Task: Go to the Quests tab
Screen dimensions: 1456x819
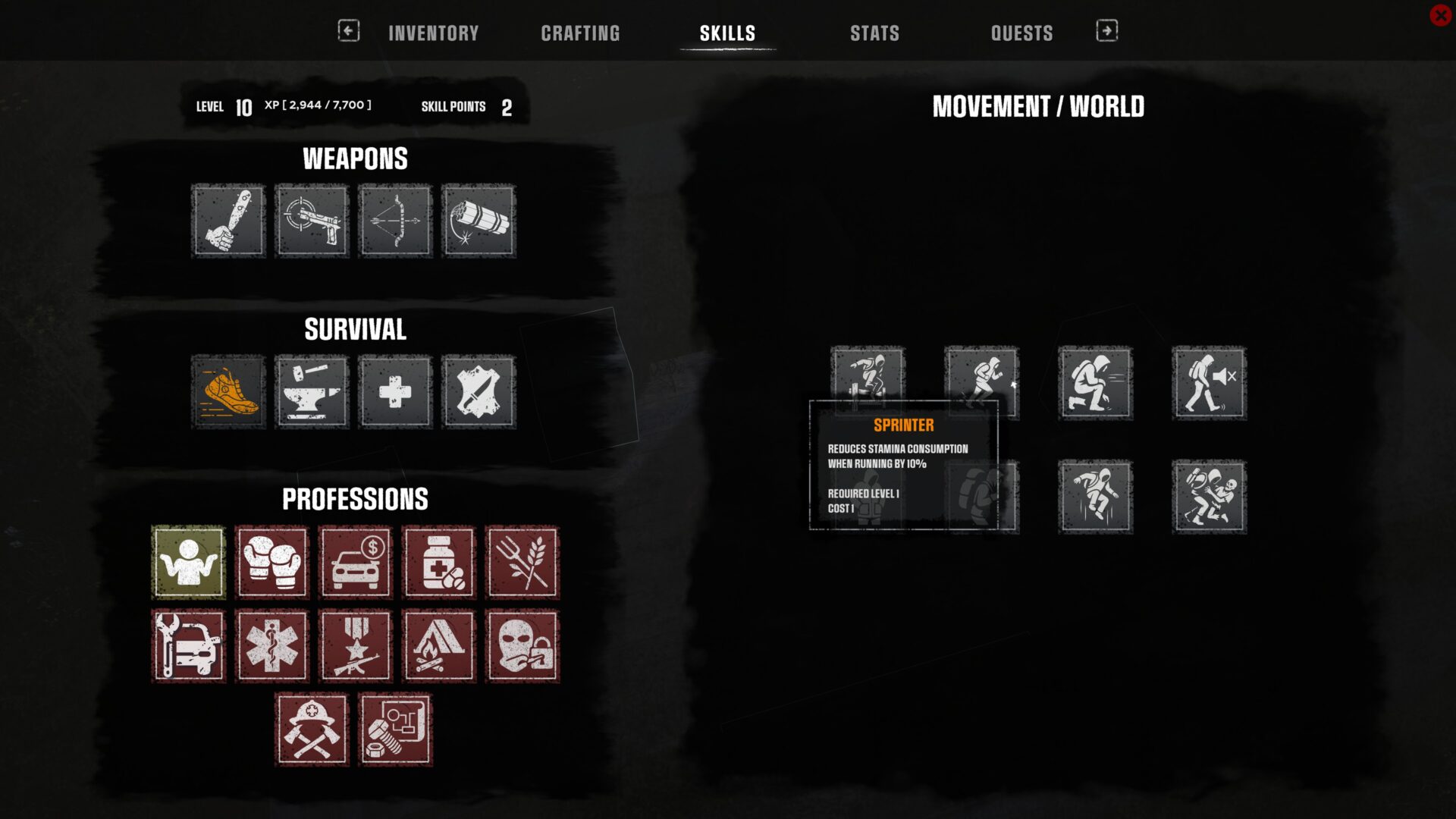Action: click(1021, 33)
